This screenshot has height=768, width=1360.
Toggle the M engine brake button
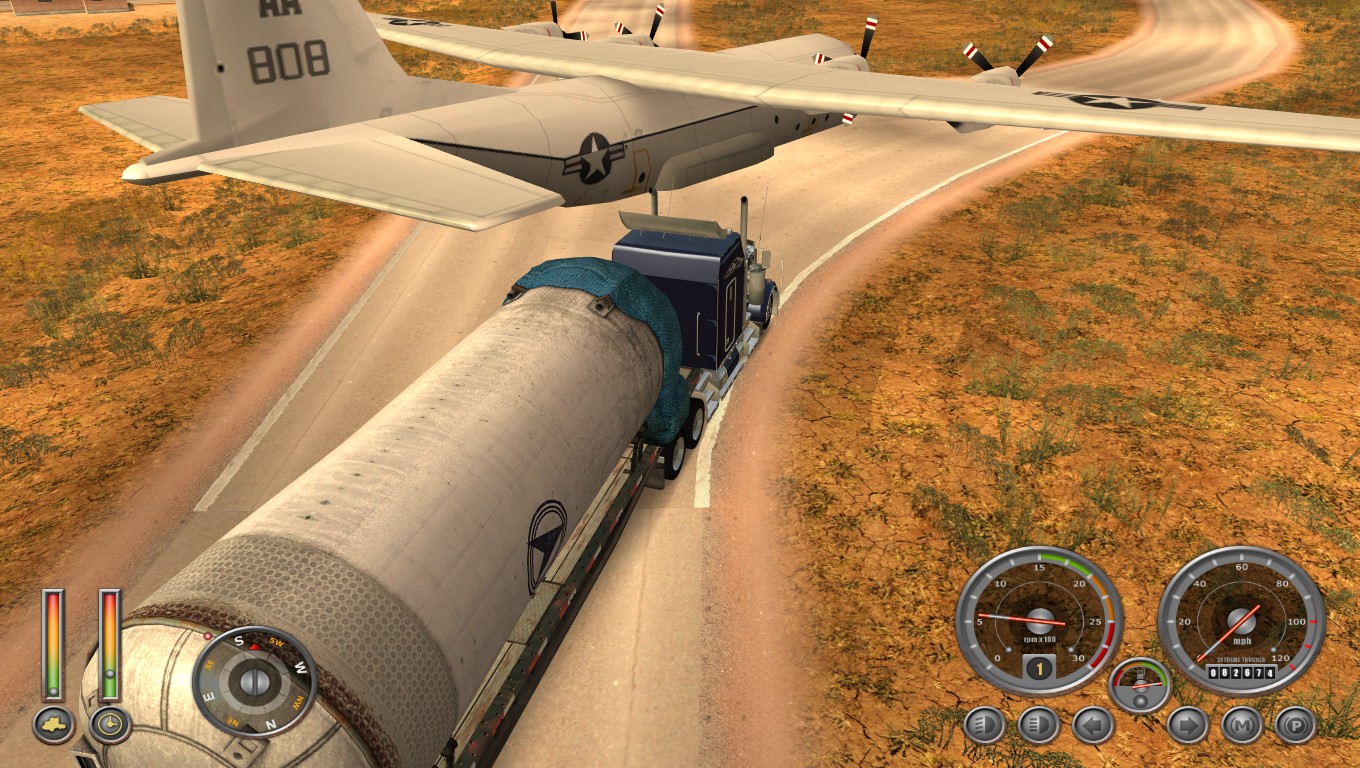tap(1241, 725)
